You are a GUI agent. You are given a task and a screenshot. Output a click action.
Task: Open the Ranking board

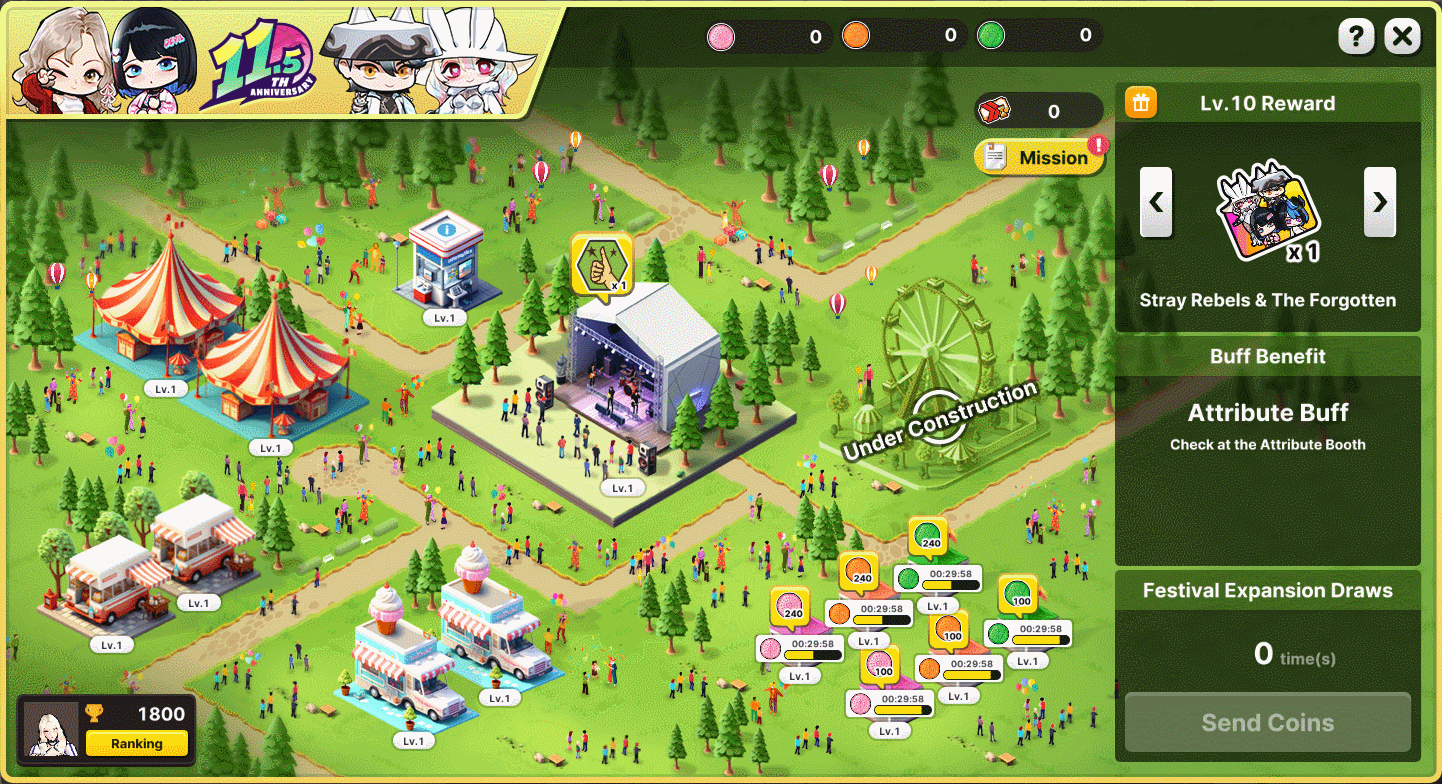[x=137, y=743]
